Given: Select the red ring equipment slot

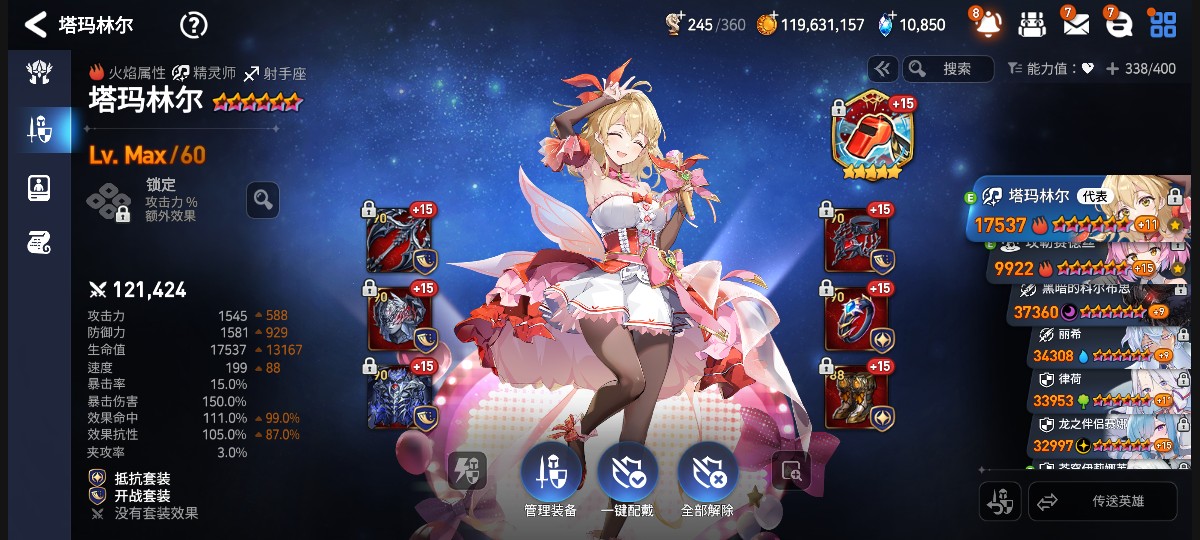Looking at the screenshot, I should click(x=855, y=318).
